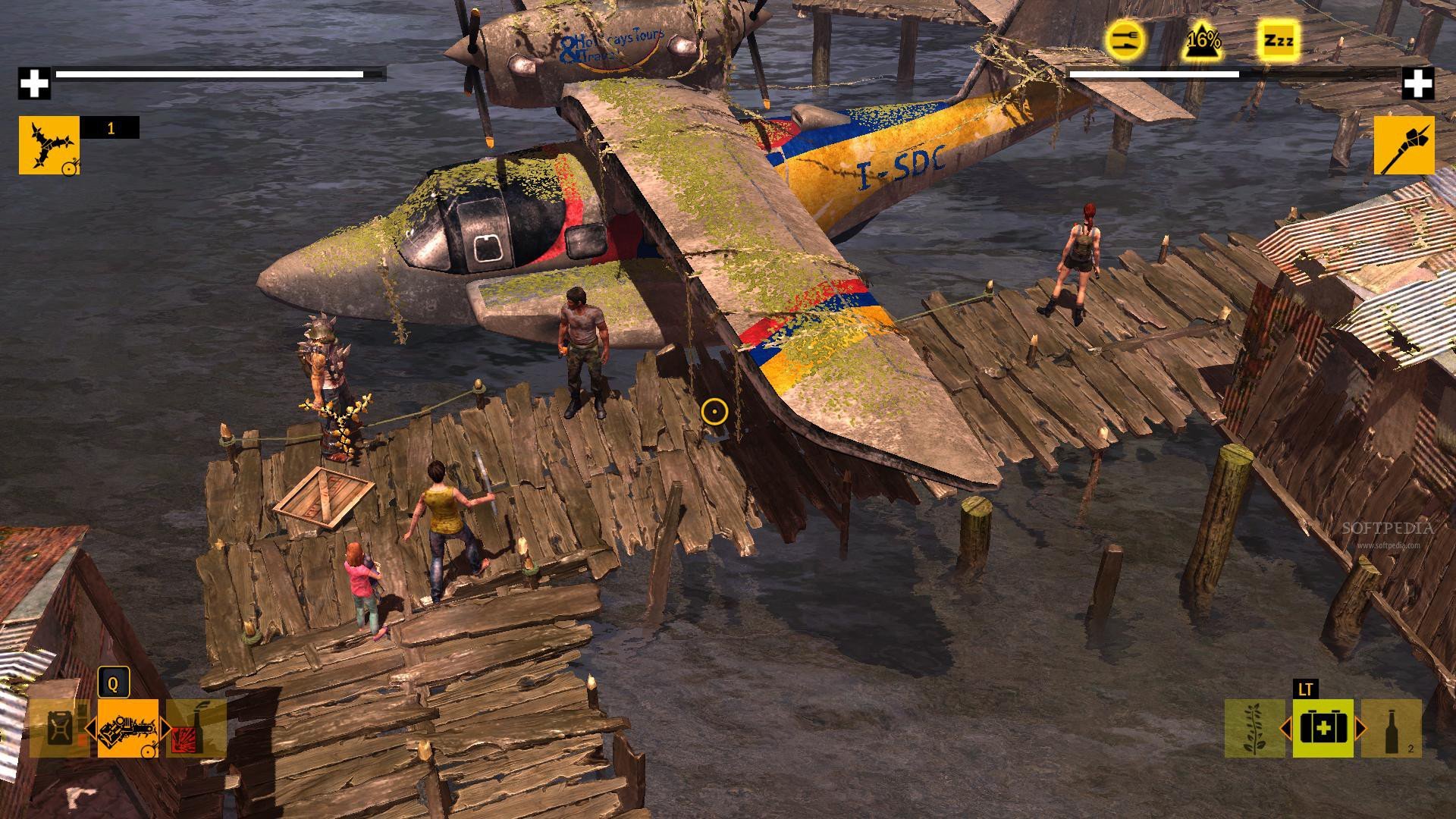Select the herb plant item slot
1456x819 pixels.
[1254, 728]
